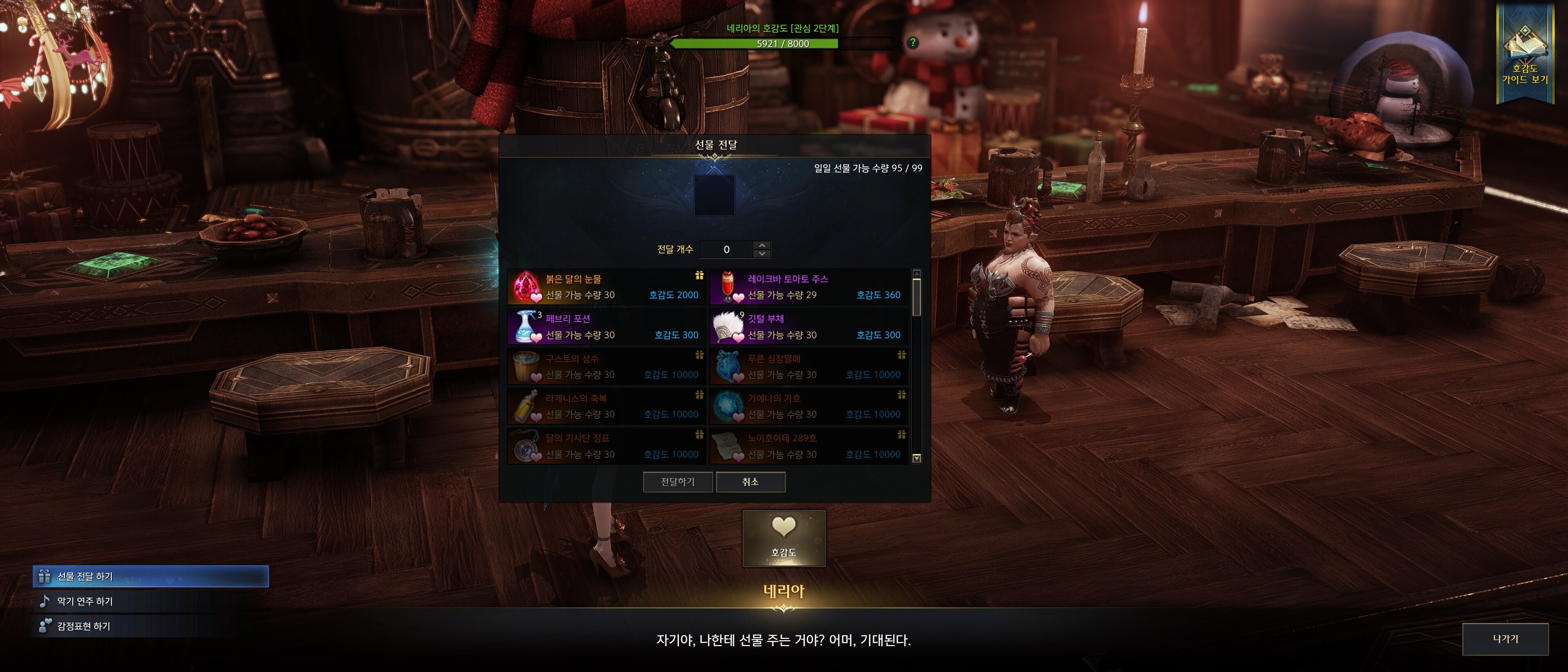
Task: Increase the 전달 개수 gift quantity
Action: coord(762,245)
